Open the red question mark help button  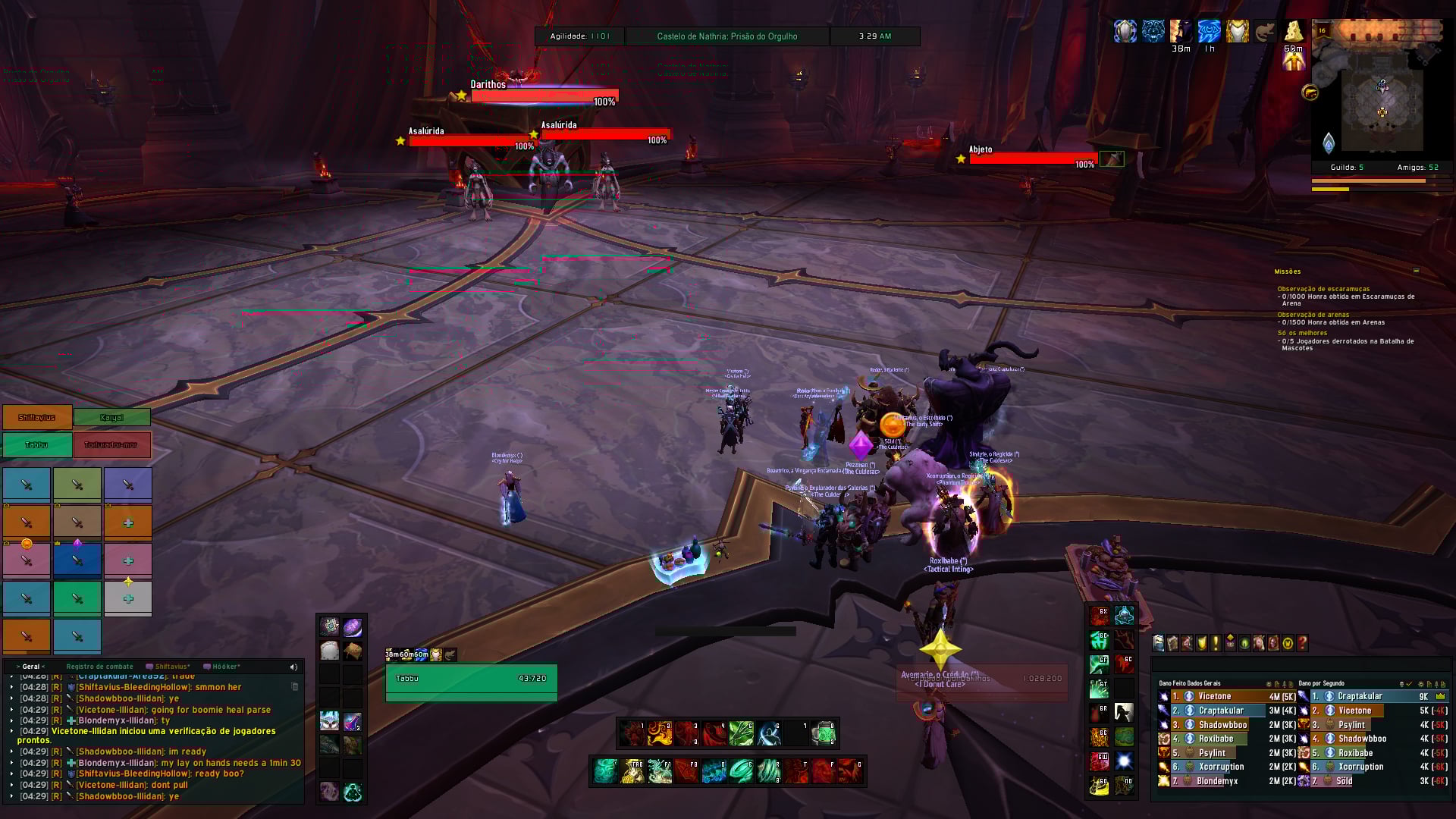pyautogui.click(x=1302, y=643)
